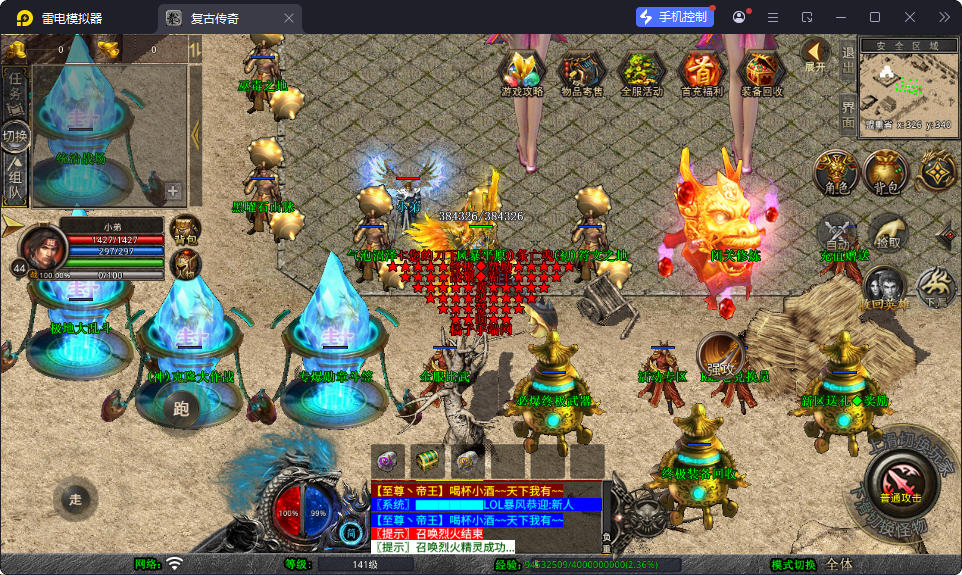Image resolution: width=962 pixels, height=575 pixels.
Task: Click the 切换 switch button
Action: 15,135
